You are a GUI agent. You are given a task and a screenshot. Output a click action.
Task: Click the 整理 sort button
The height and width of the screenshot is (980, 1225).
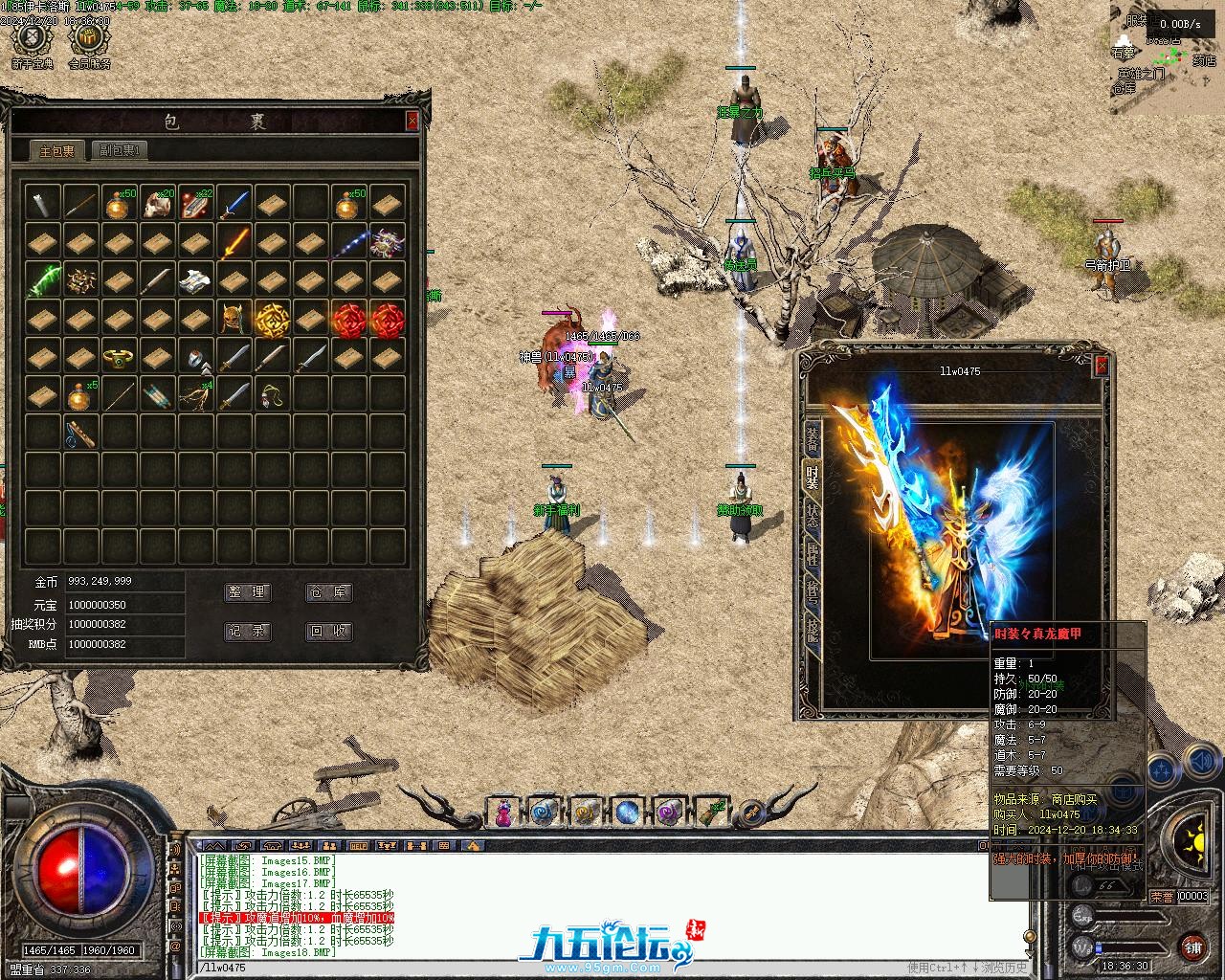(x=248, y=592)
